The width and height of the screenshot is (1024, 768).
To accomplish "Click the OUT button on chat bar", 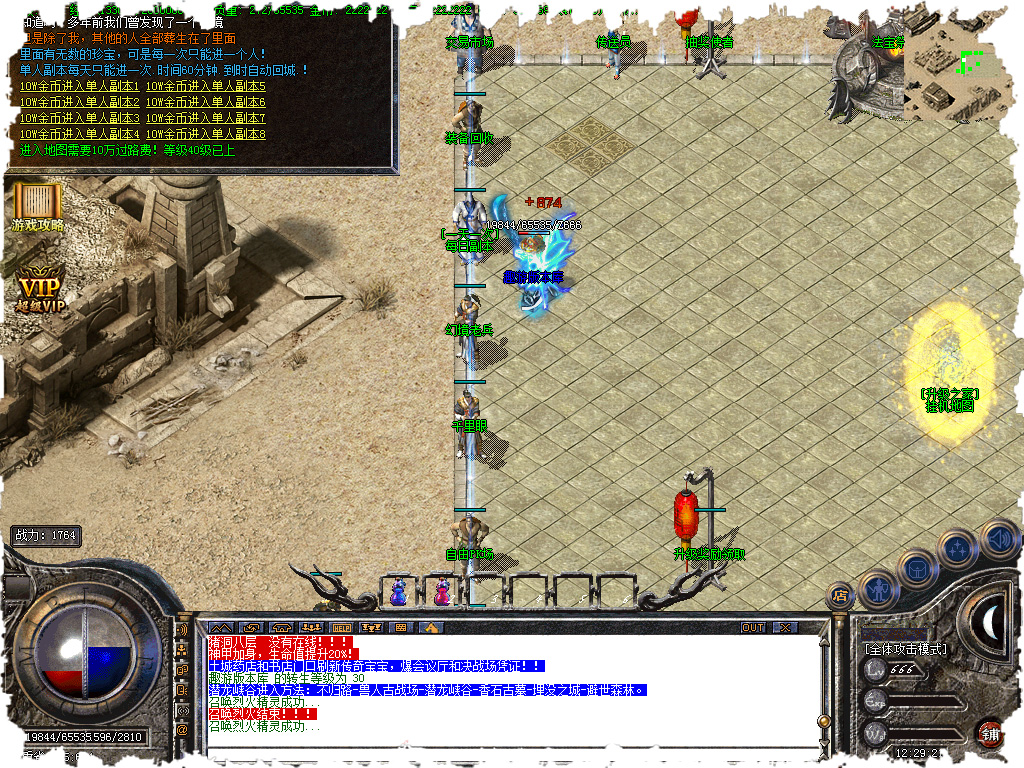I will click(752, 627).
